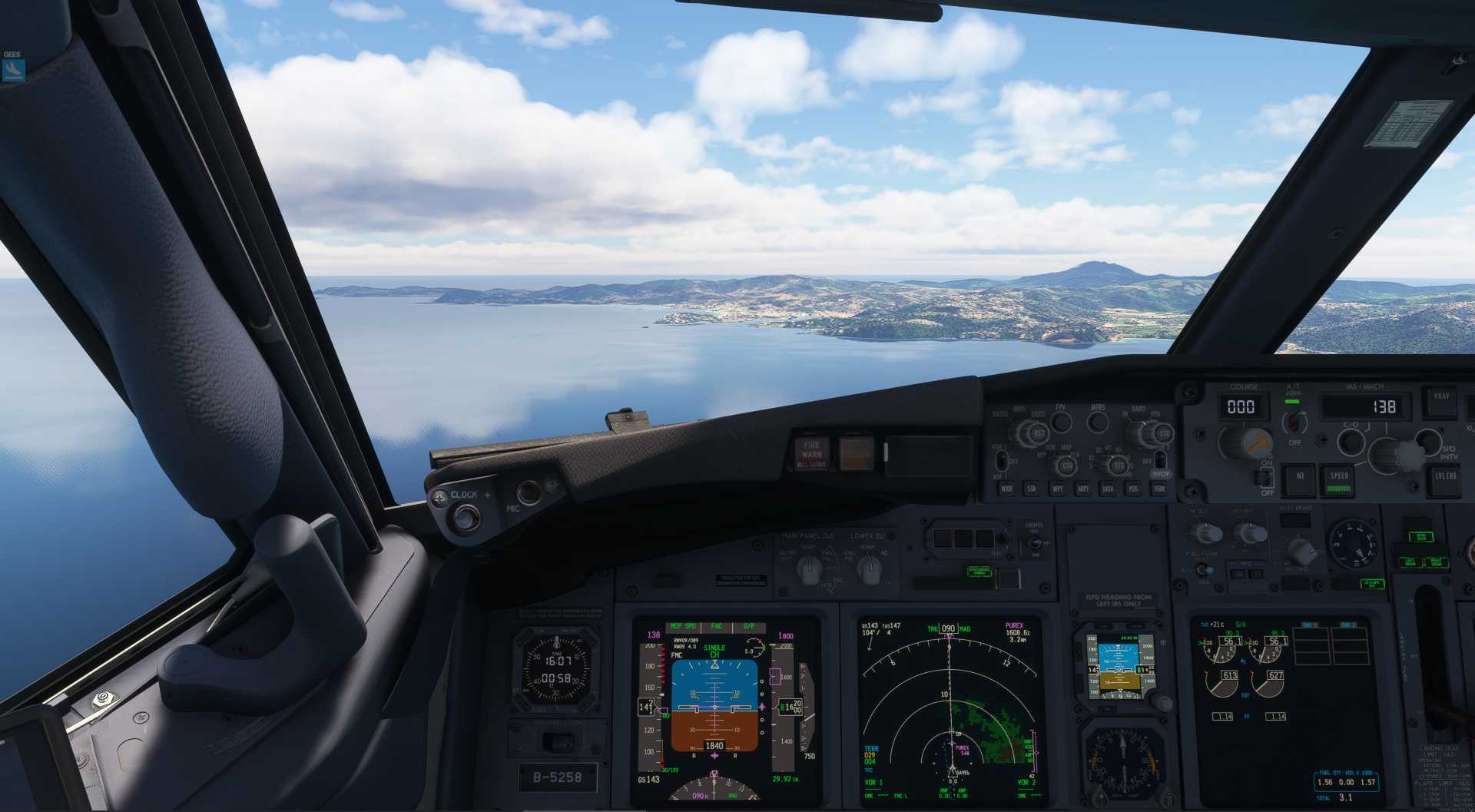Click the minimums RST reset button
The image size is (1475, 812).
(1039, 434)
